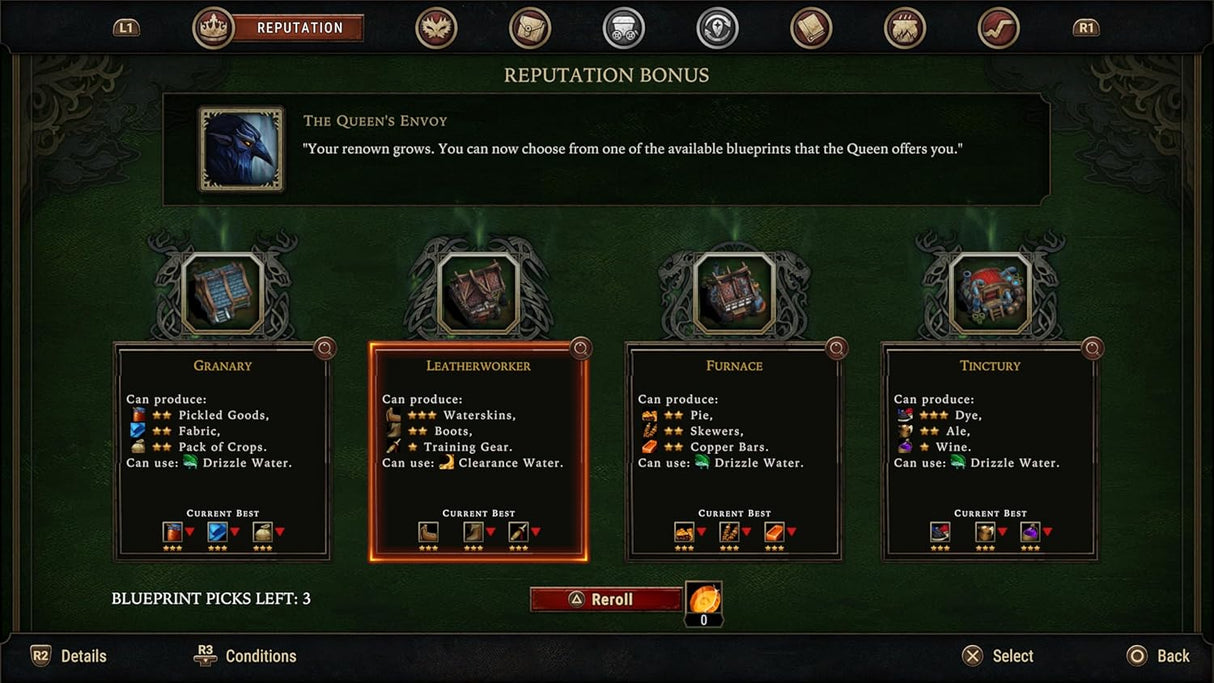Switch to the steaming cauldron tab
Viewport: 1214px width, 683px height.
(905, 28)
